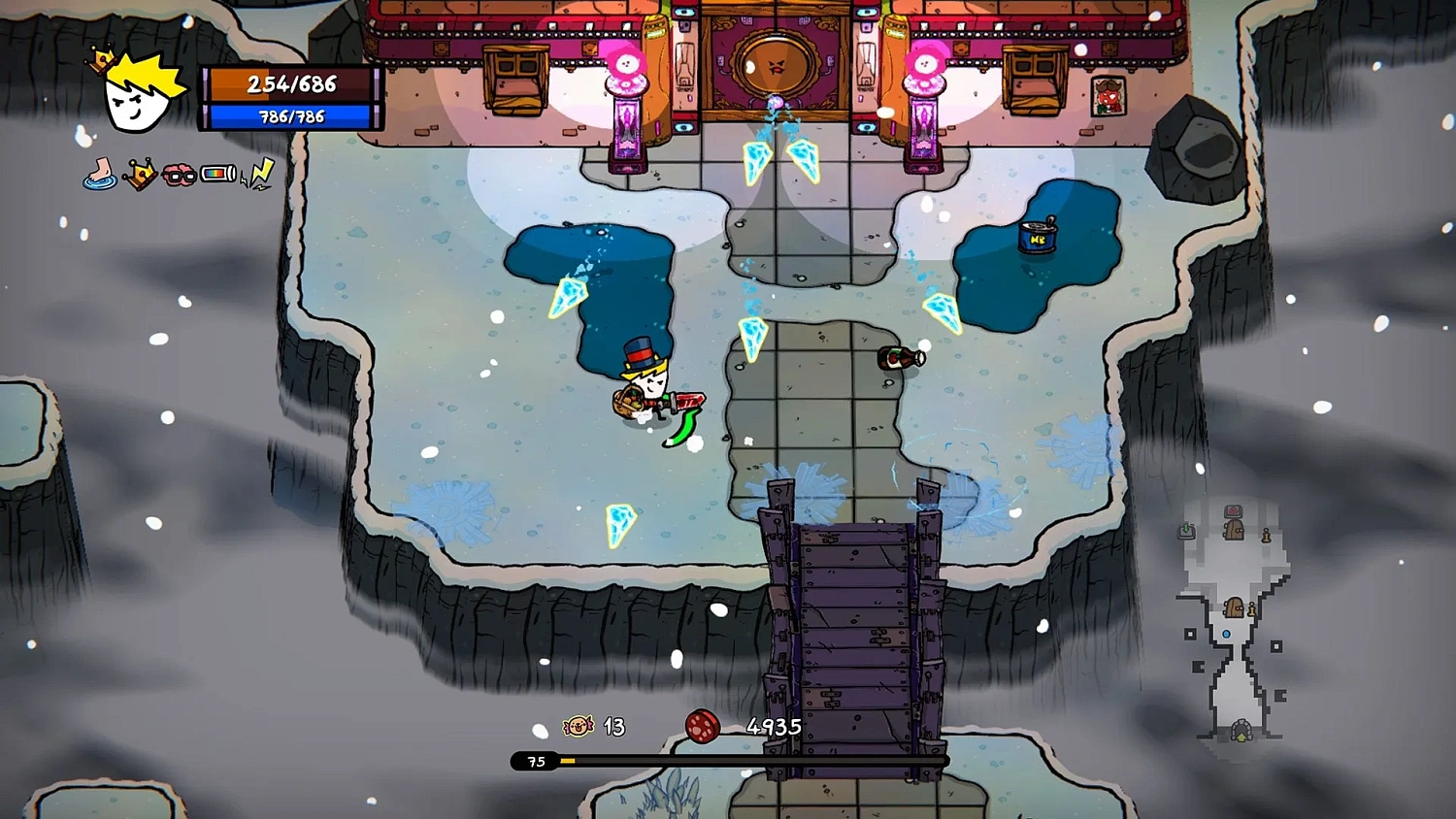This screenshot has height=819, width=1456.
Task: Click the pink candy currency icon
Action: (576, 727)
